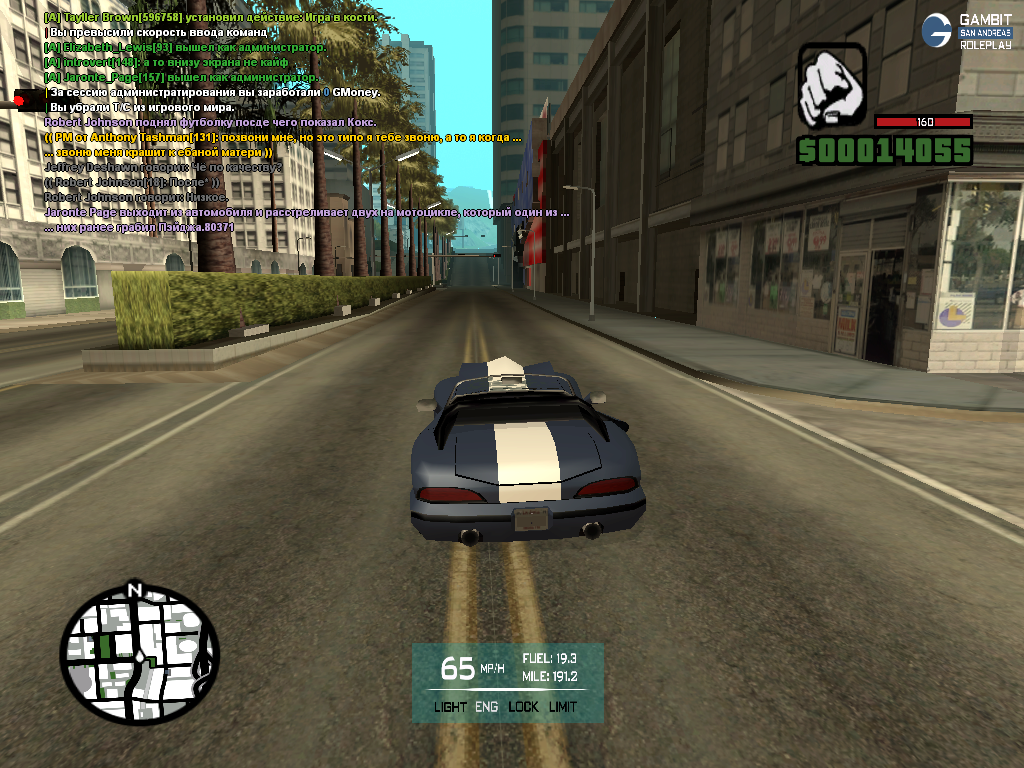Toggle the LIGHT indicator on the speedometer
This screenshot has height=768, width=1024.
pyautogui.click(x=450, y=707)
